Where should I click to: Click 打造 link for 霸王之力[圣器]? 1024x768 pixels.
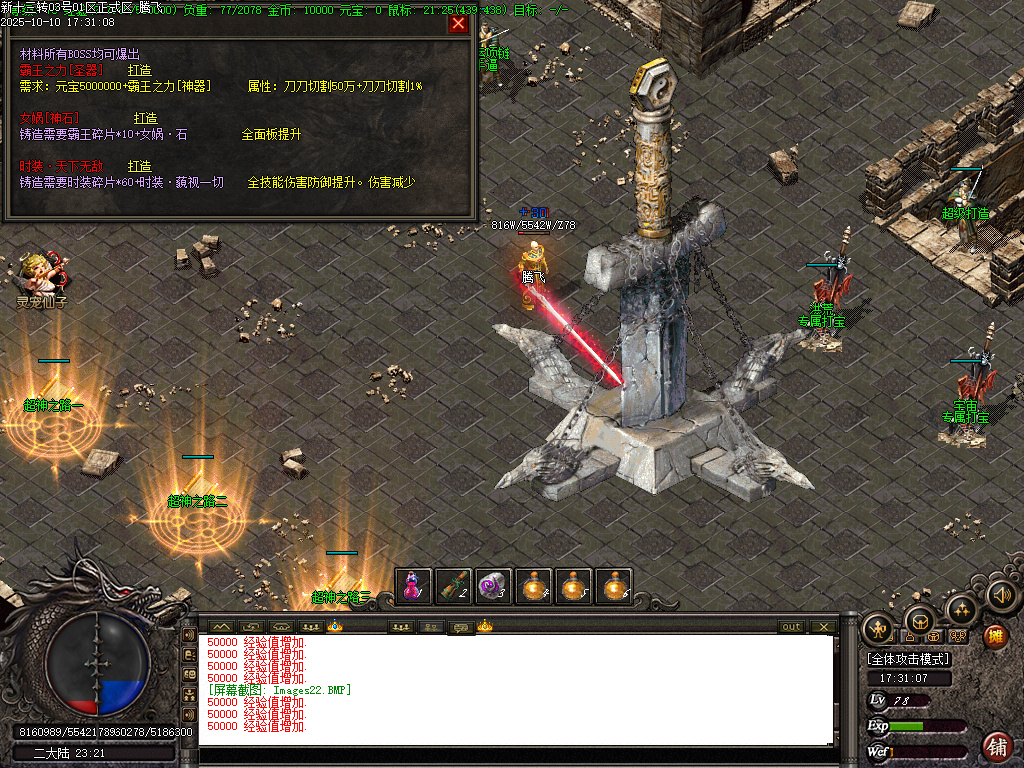[139, 70]
